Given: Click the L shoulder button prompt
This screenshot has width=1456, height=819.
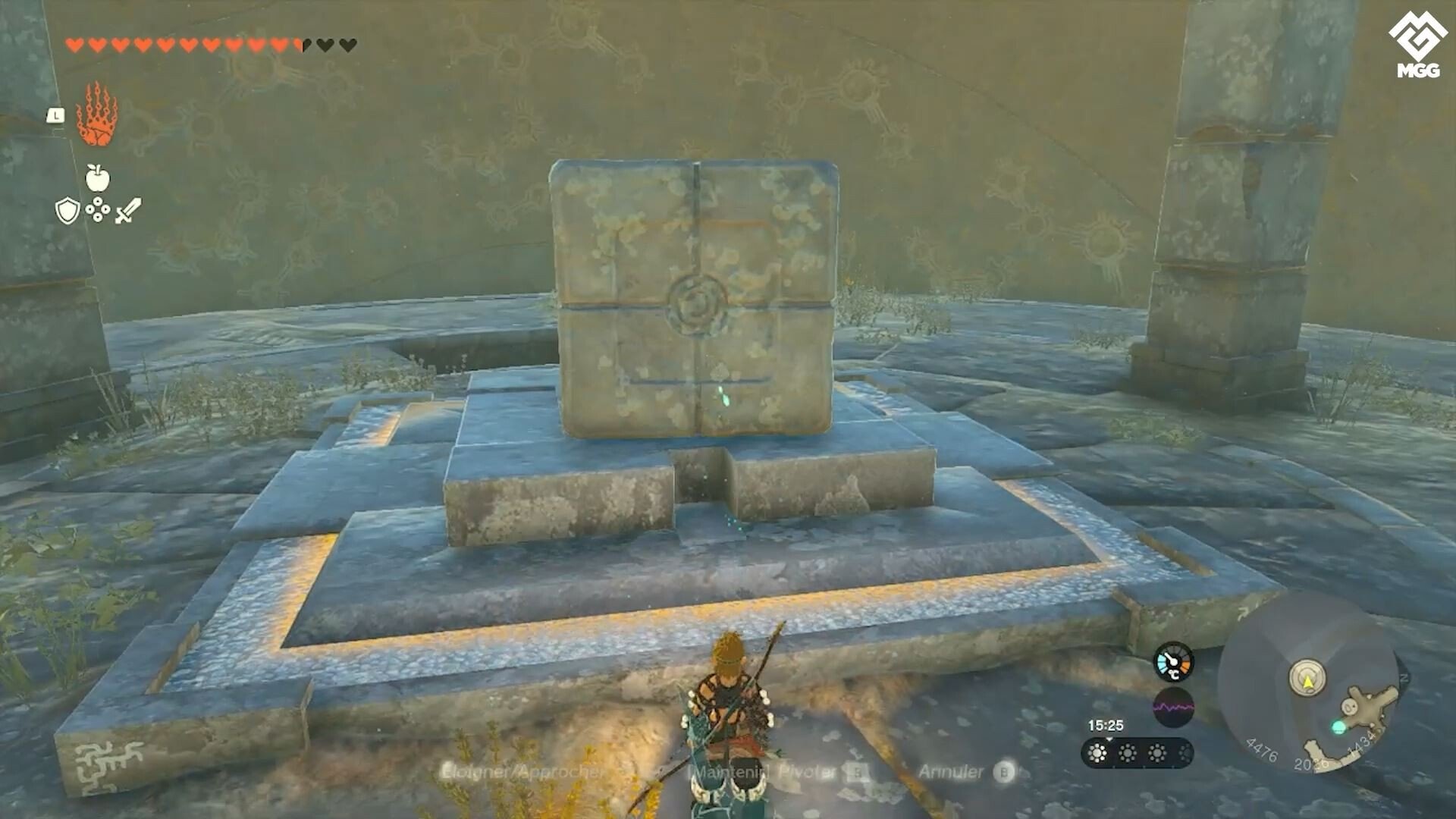Looking at the screenshot, I should tap(55, 115).
